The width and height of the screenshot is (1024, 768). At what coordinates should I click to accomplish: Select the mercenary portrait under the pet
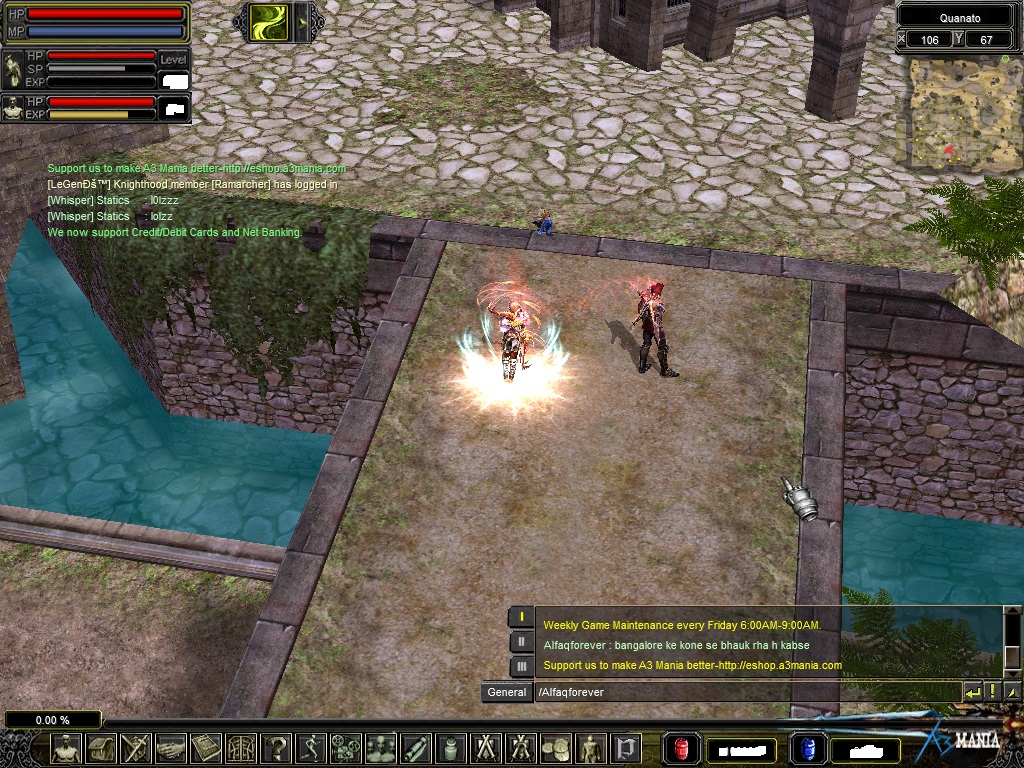point(13,108)
